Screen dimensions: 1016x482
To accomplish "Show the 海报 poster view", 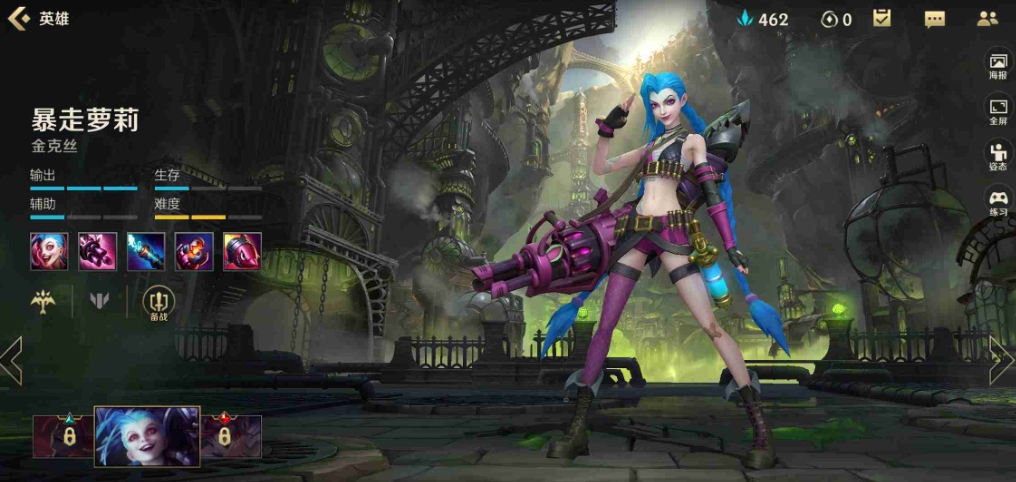I will [x=998, y=65].
